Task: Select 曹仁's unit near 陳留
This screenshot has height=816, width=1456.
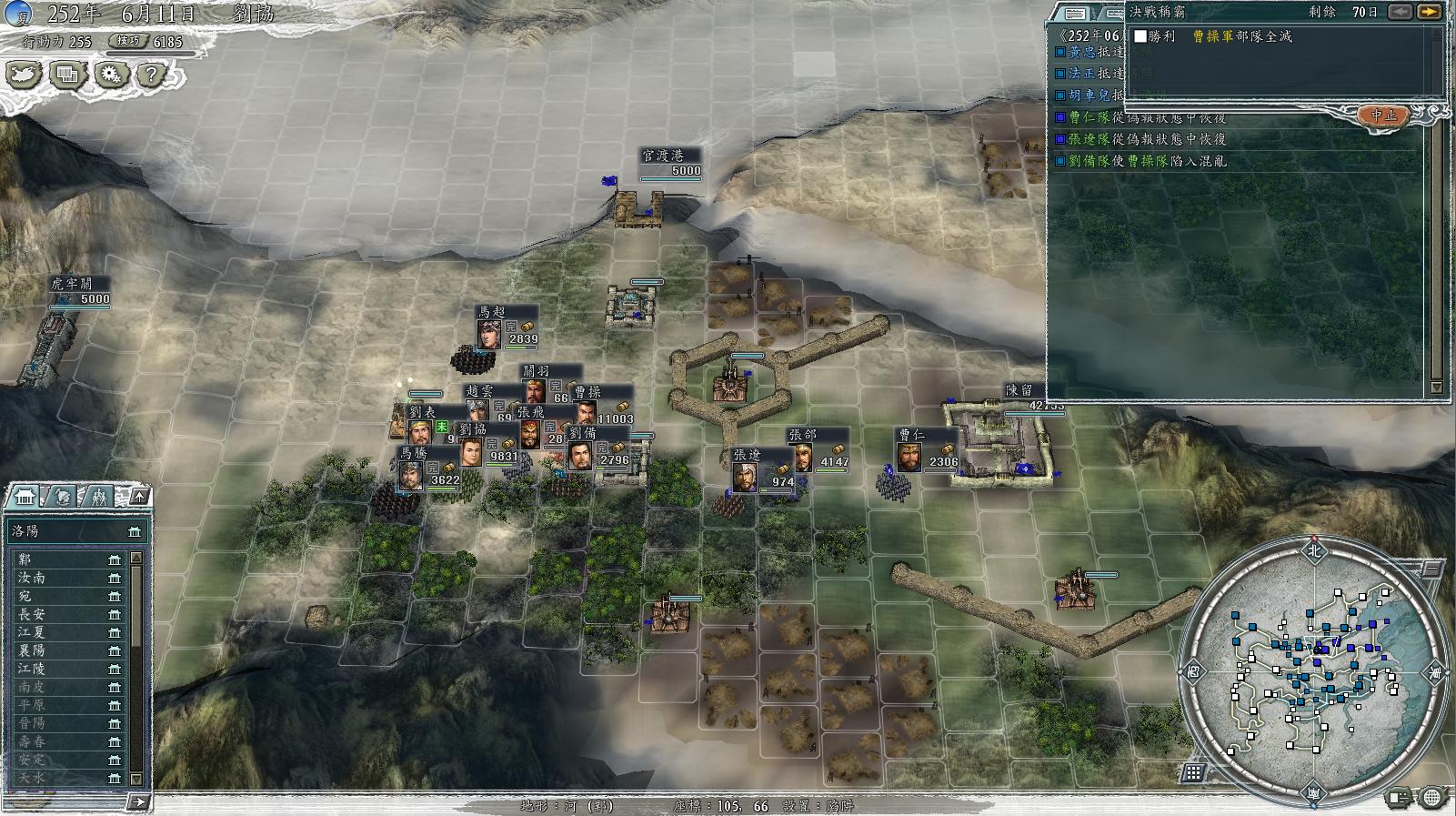Action: (909, 454)
